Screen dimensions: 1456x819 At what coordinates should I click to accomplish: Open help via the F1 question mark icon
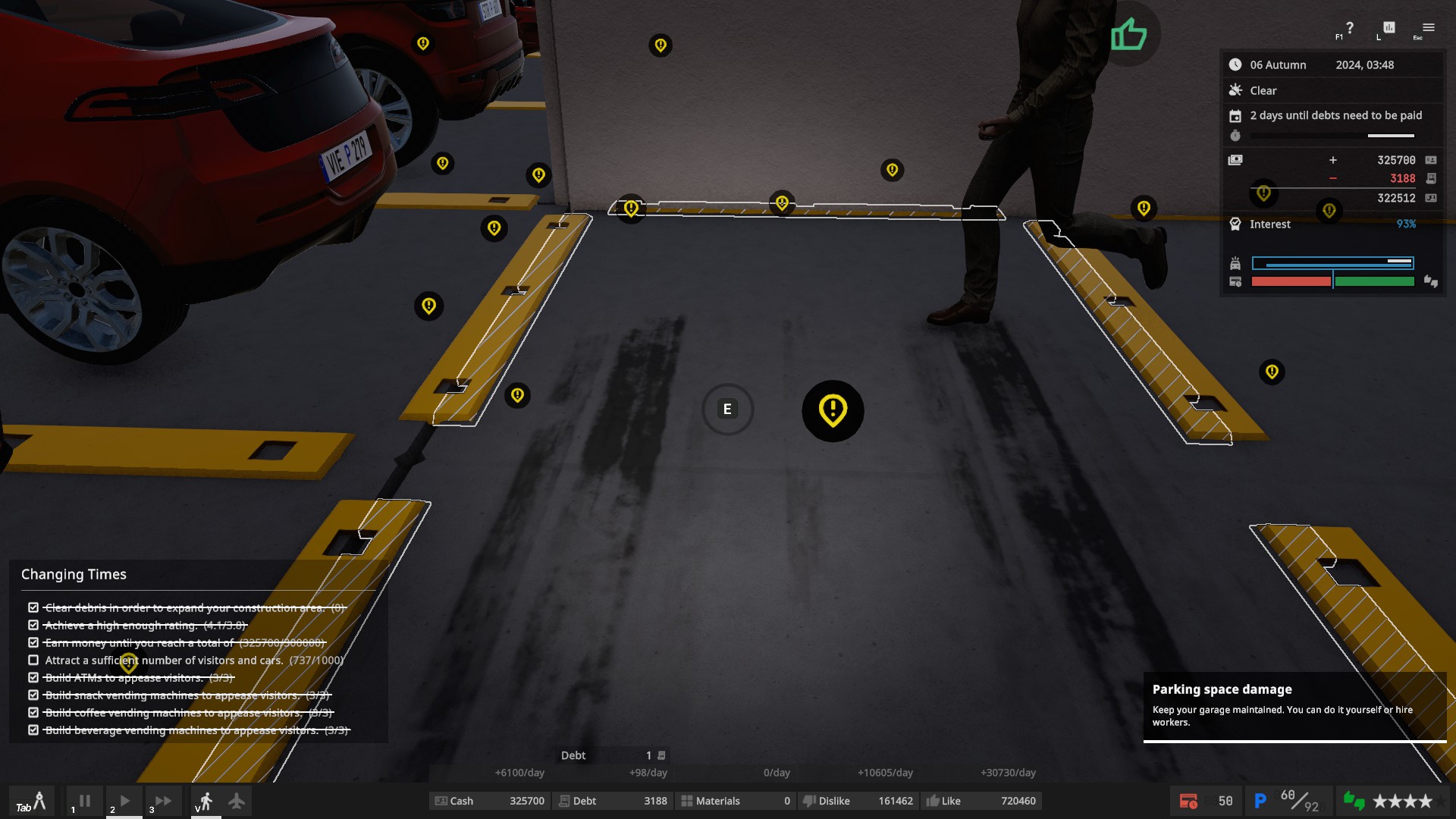[x=1349, y=28]
